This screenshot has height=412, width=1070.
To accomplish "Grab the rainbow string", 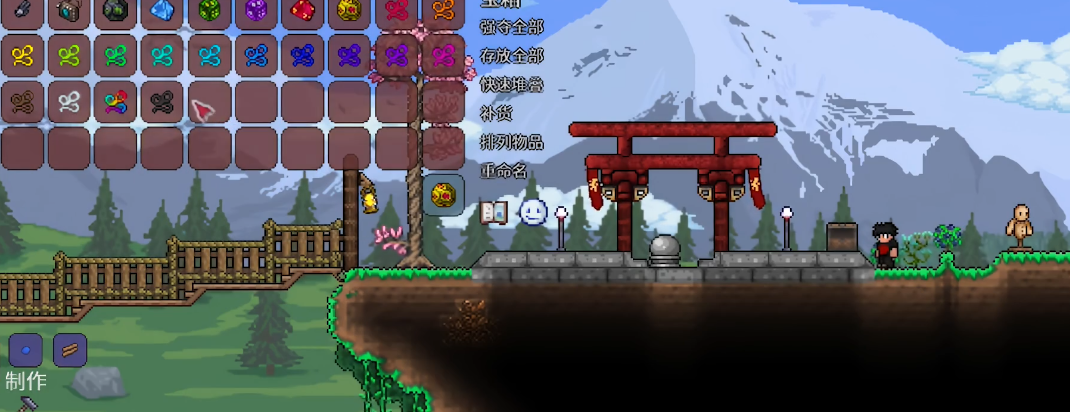I will tap(116, 101).
